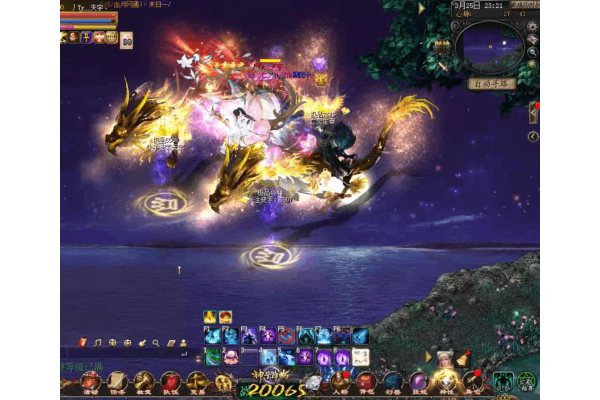Open the treasure chest icon near the minimap
600x400 pixels.
coord(442,46)
